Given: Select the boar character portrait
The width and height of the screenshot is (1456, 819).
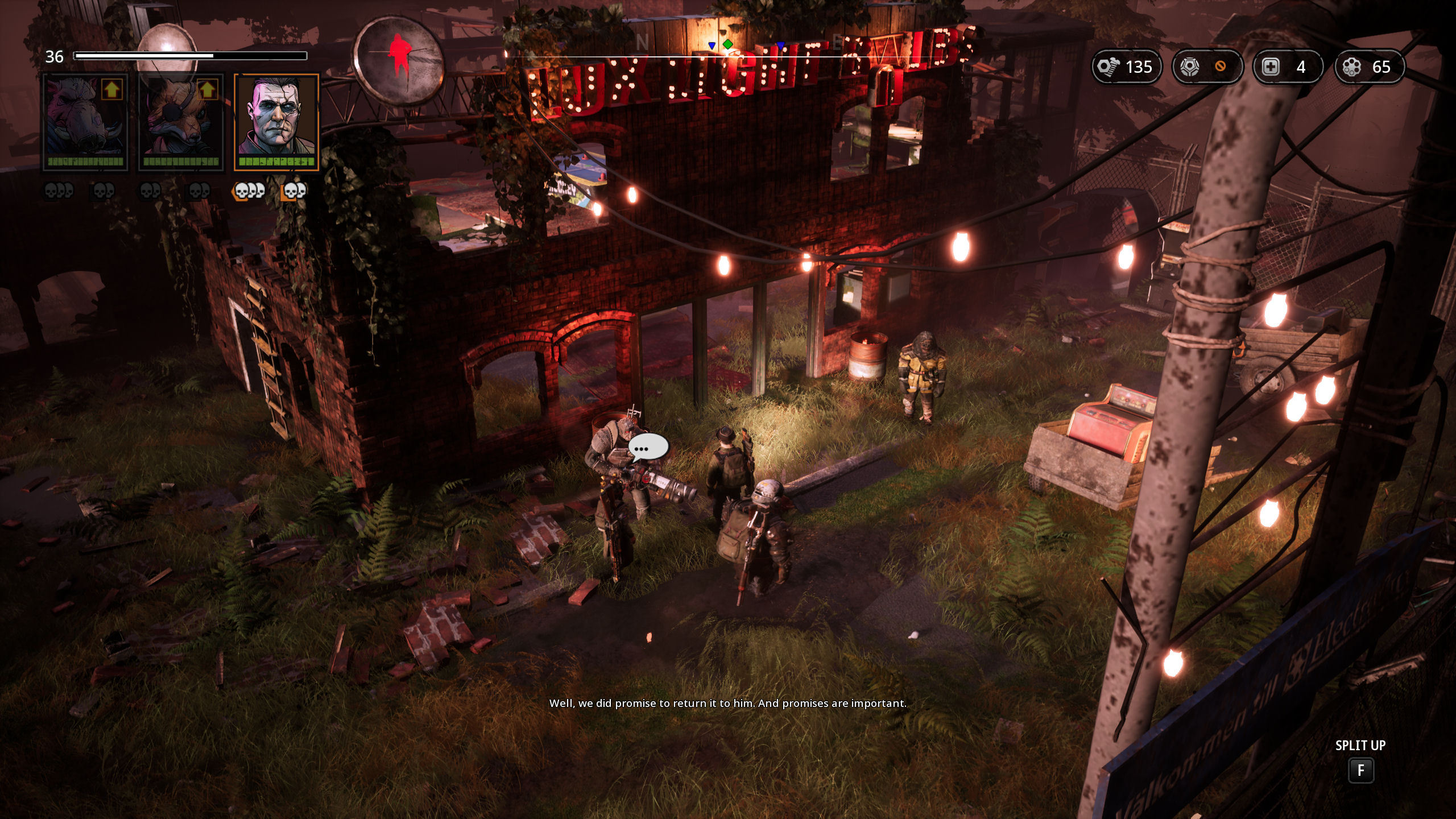Looking at the screenshot, I should pos(85,122).
